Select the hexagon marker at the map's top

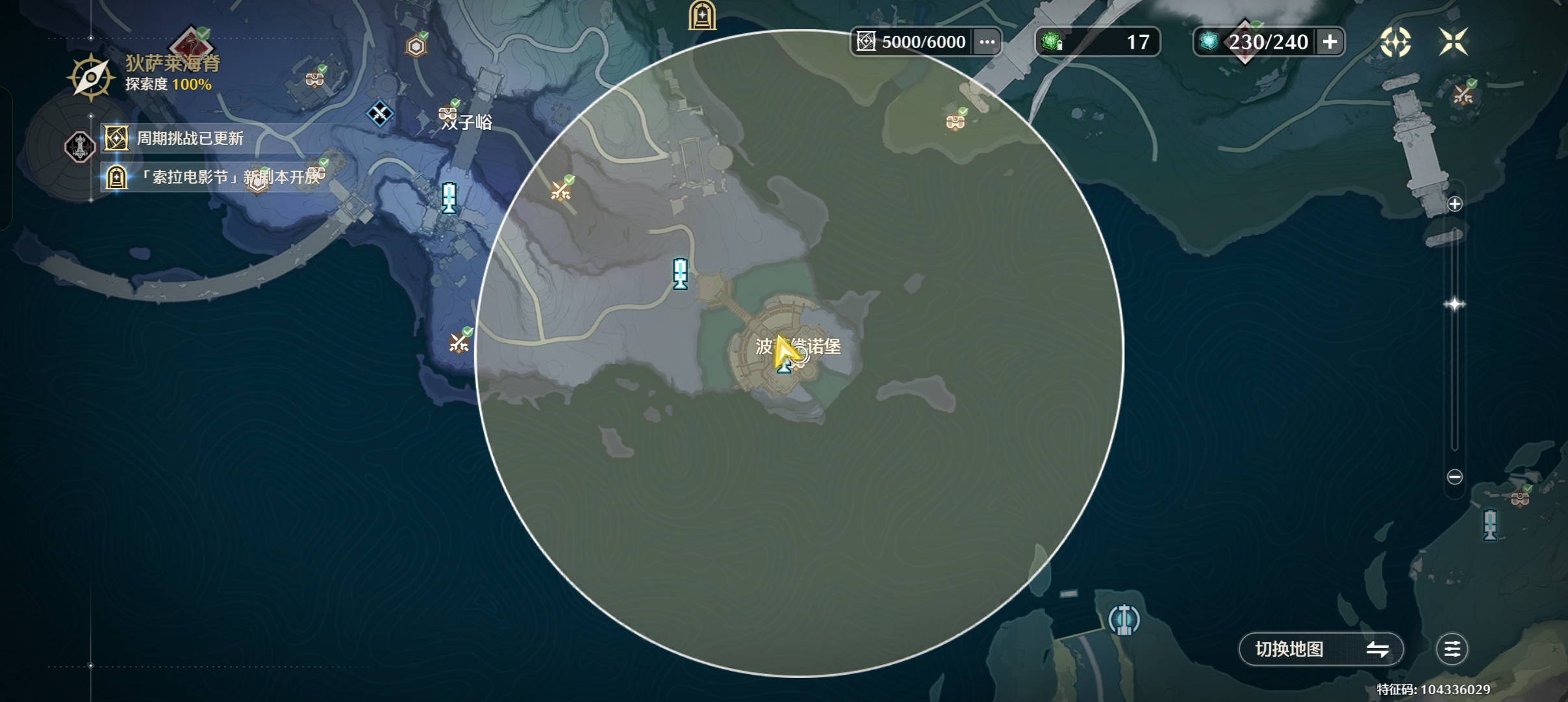pos(416,46)
